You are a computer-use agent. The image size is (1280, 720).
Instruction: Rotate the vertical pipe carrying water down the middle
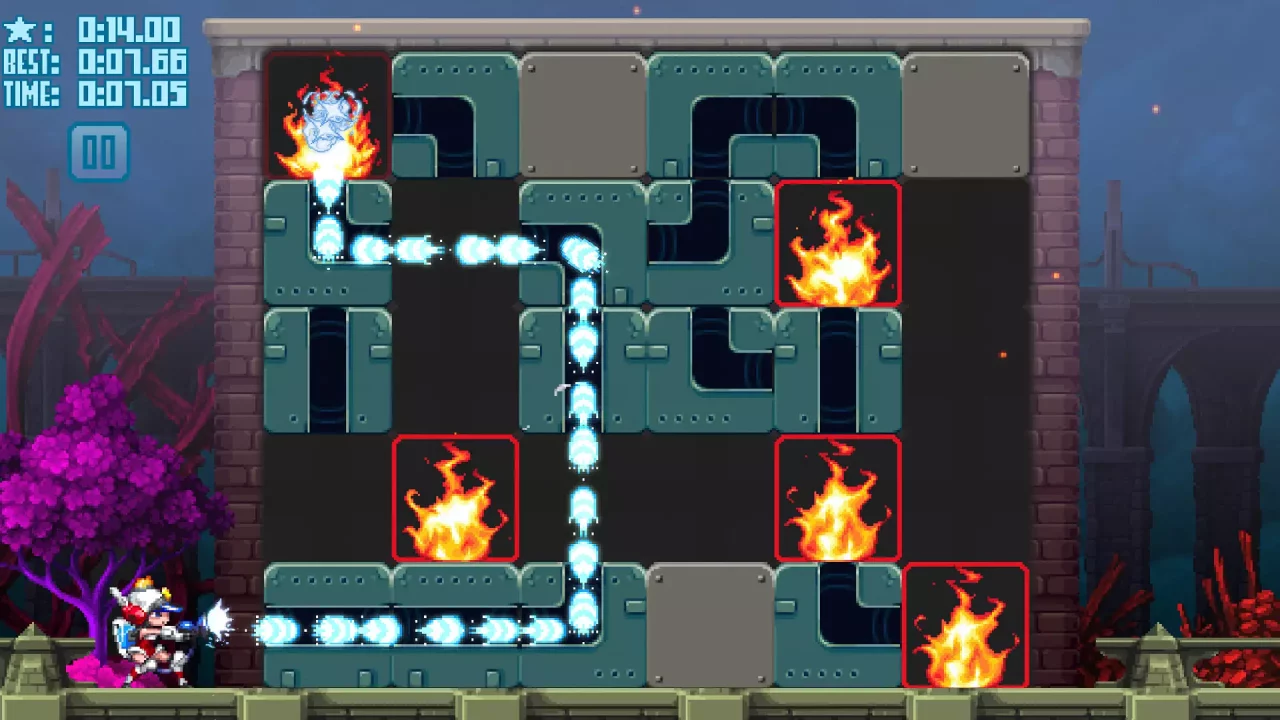[x=583, y=370]
